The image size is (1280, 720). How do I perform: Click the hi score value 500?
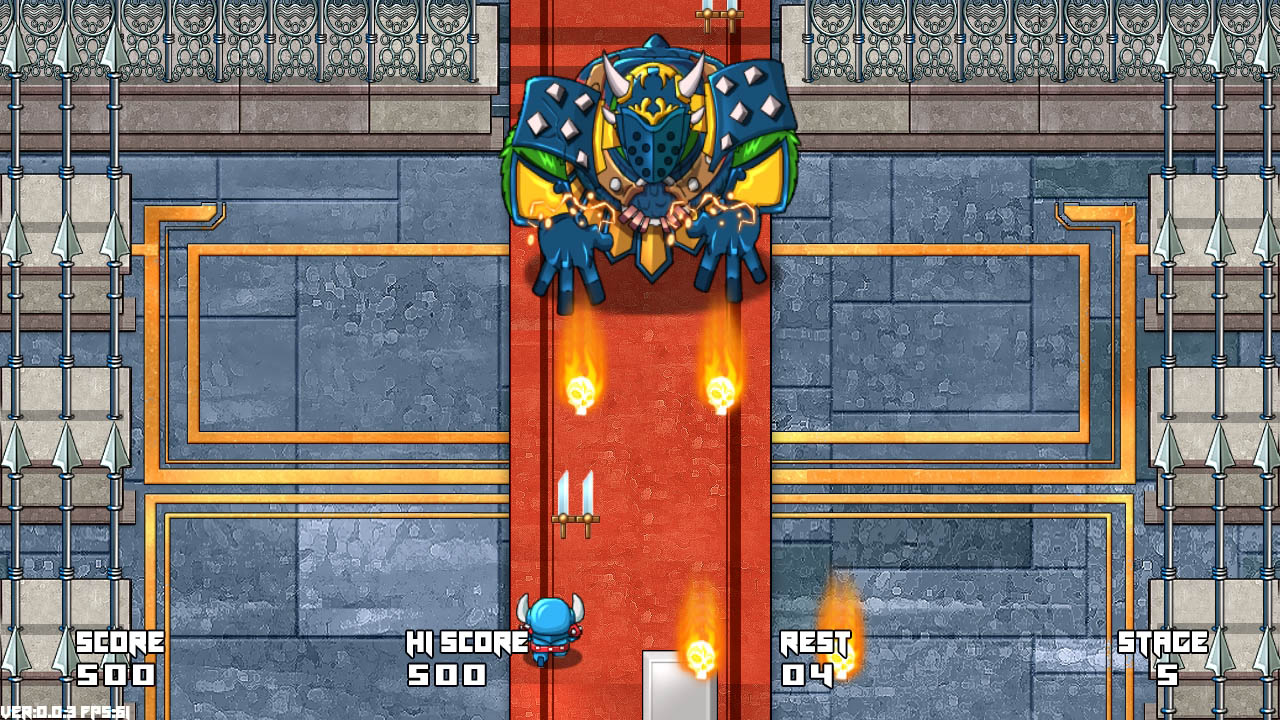[448, 674]
